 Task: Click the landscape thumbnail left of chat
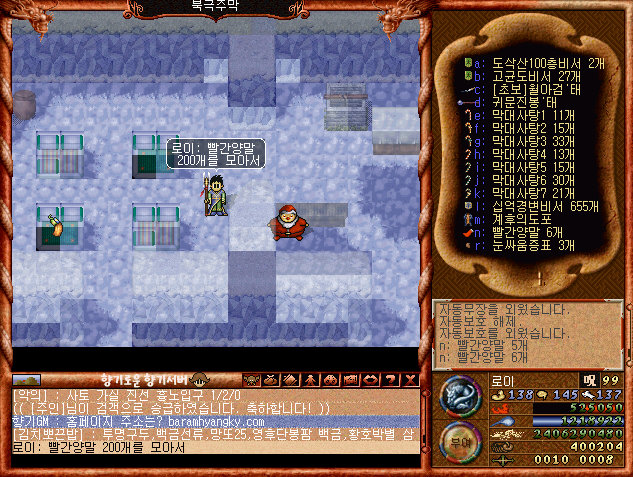pyautogui.click(x=26, y=380)
